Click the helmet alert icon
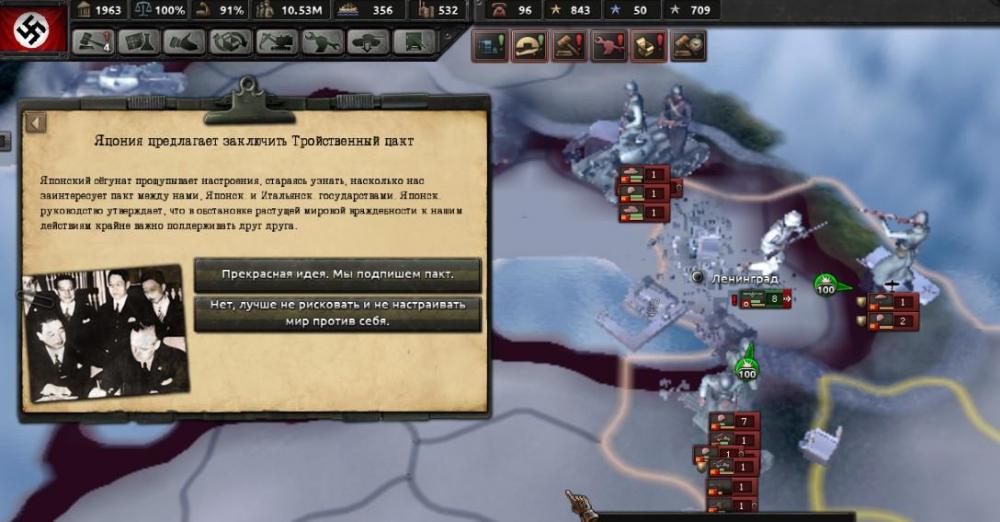The image size is (1000, 522). click(x=530, y=45)
